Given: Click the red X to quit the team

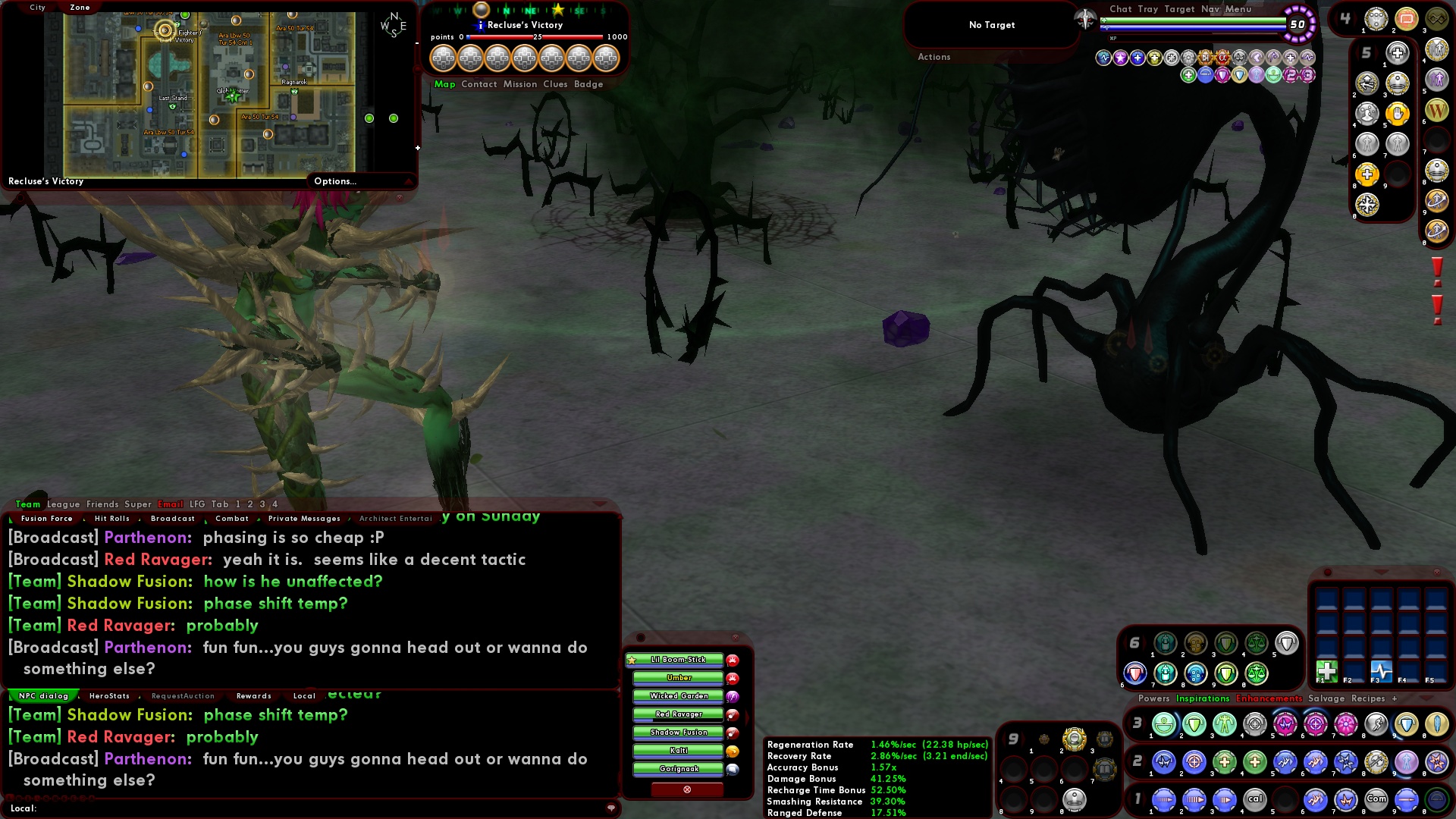Looking at the screenshot, I should click(x=687, y=789).
